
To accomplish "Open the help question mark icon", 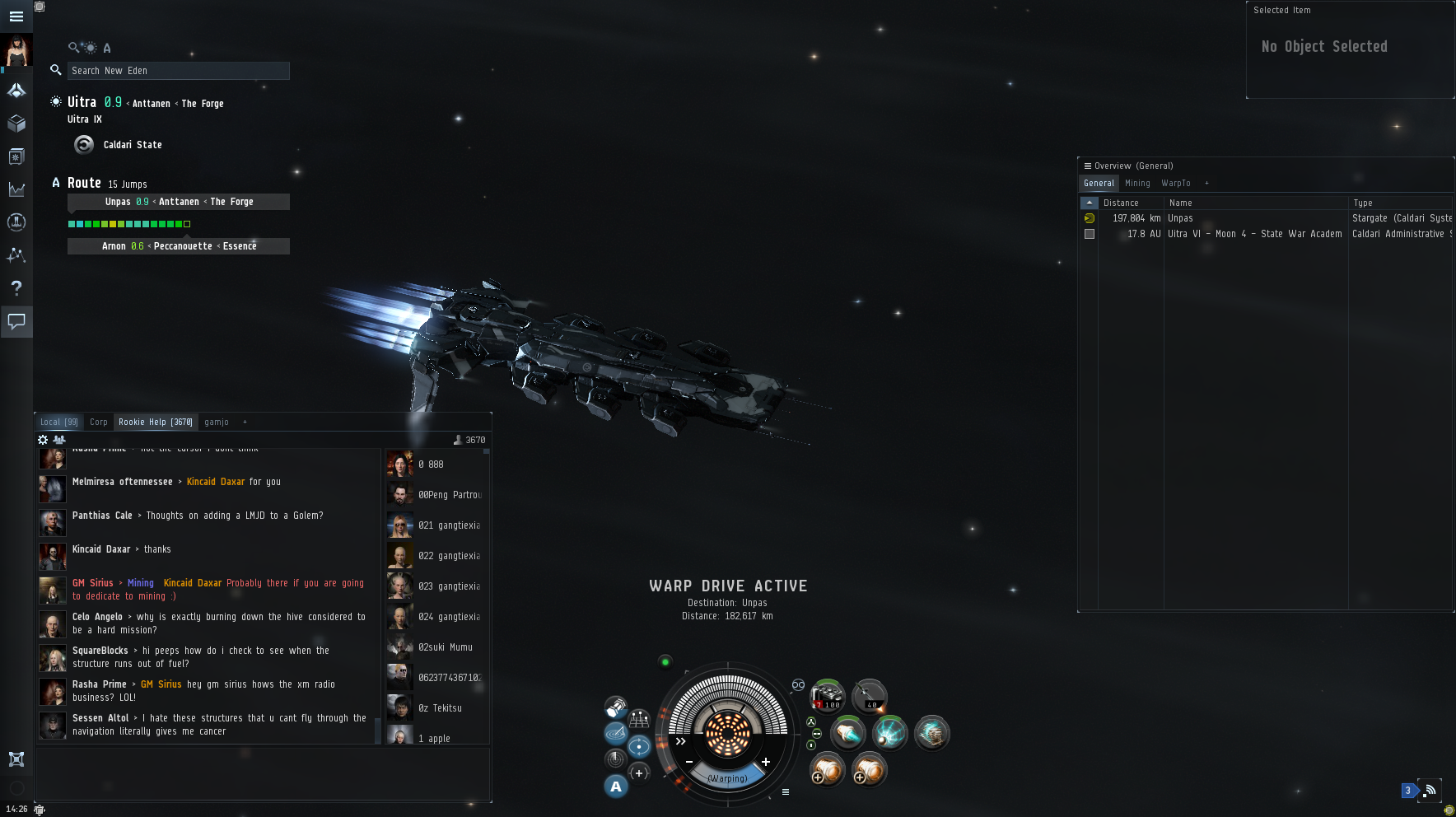I will click(x=16, y=287).
